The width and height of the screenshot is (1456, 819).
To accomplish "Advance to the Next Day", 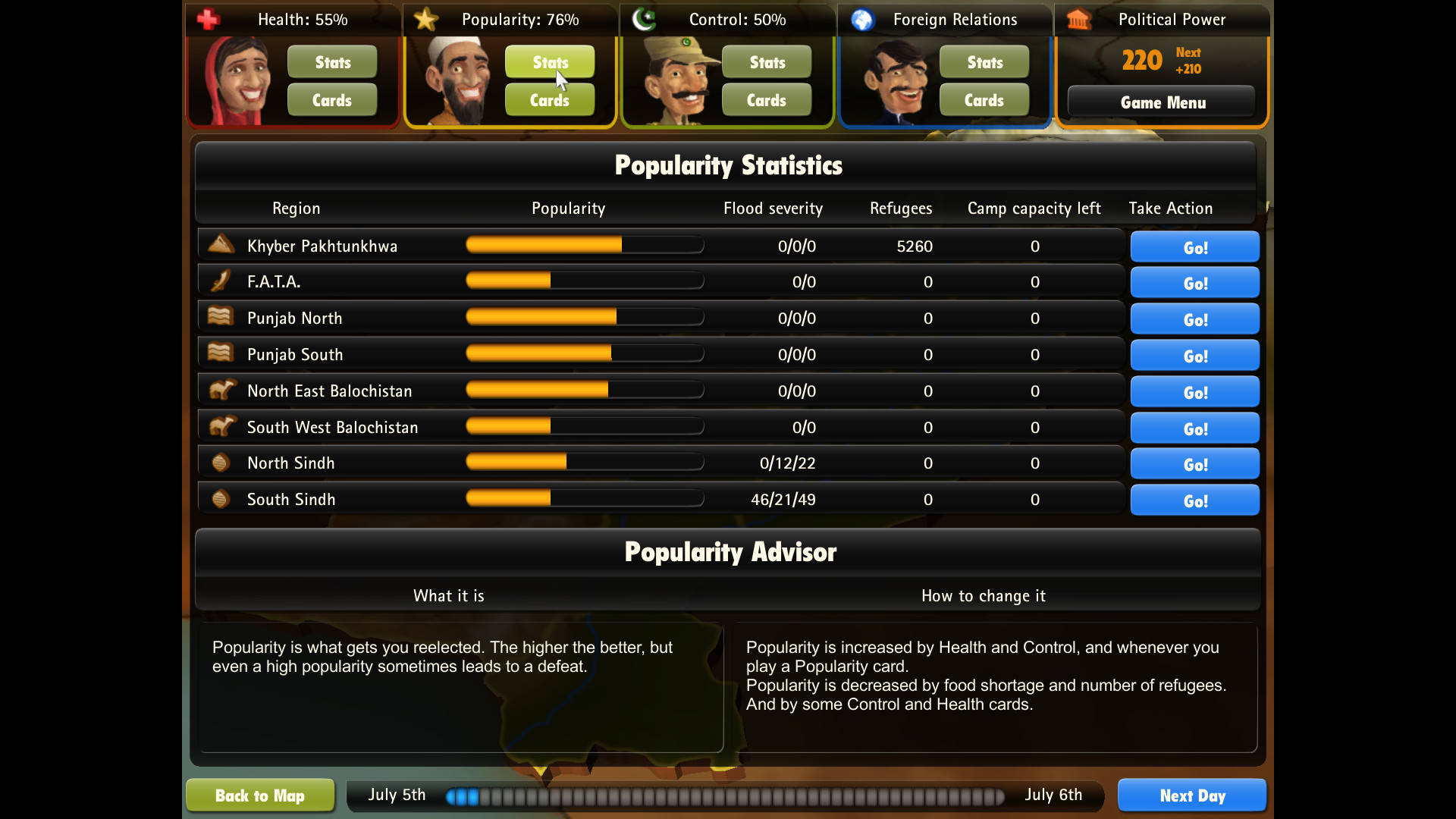I will [1192, 795].
